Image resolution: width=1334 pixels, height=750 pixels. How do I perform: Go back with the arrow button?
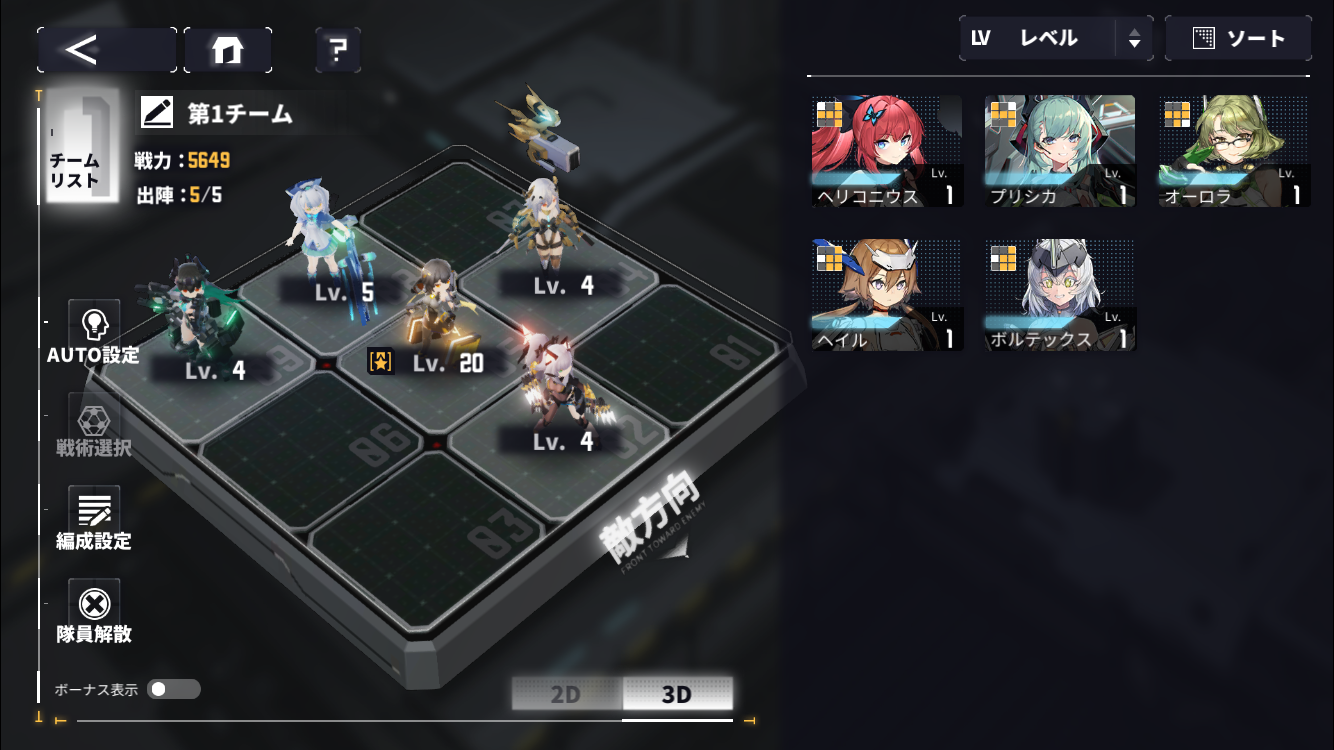106,49
